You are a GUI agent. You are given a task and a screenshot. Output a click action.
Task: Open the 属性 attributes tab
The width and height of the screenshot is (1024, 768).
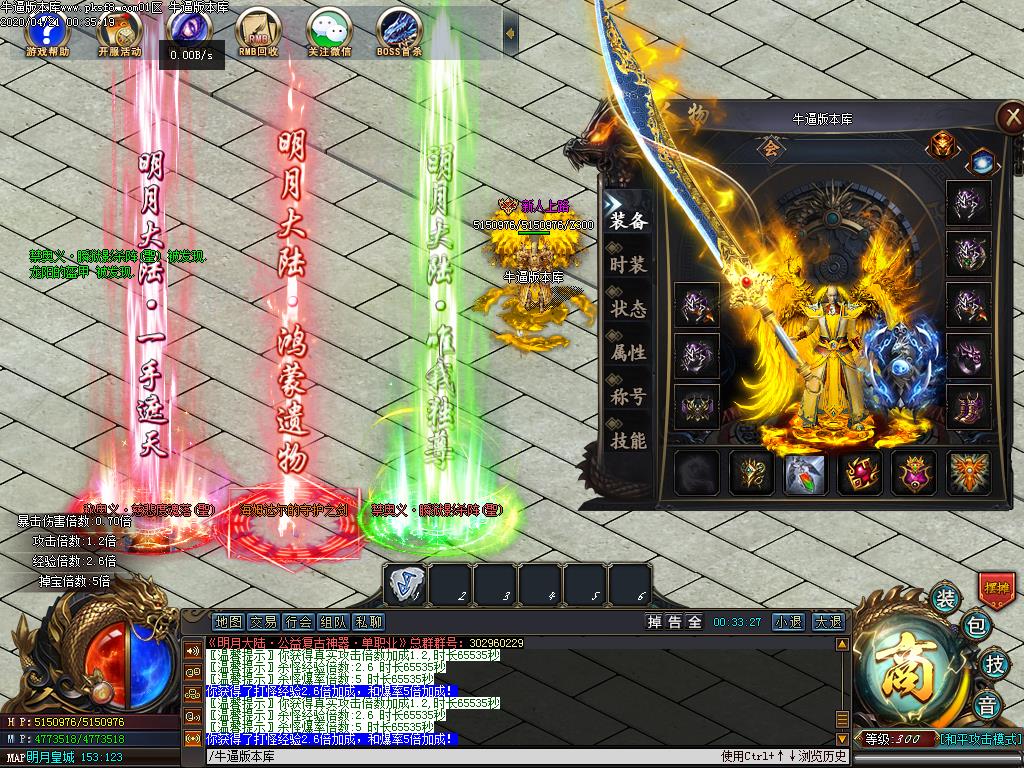628,352
